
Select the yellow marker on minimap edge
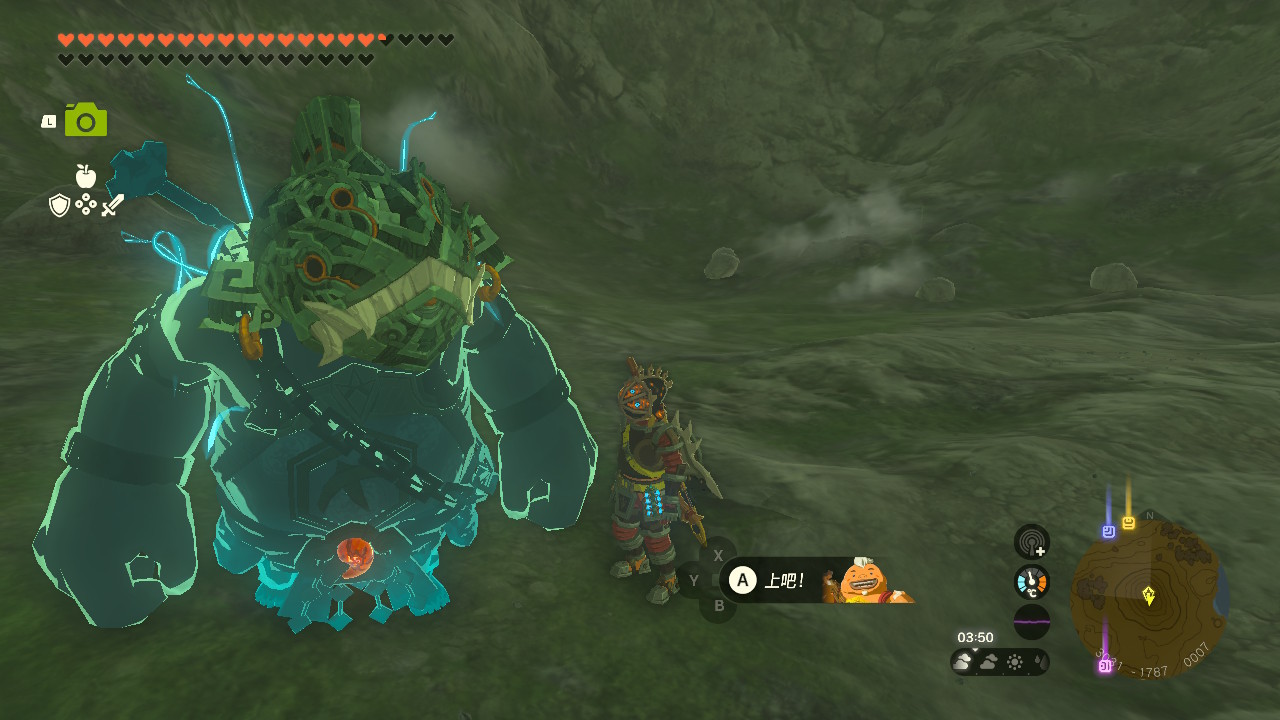click(1128, 523)
